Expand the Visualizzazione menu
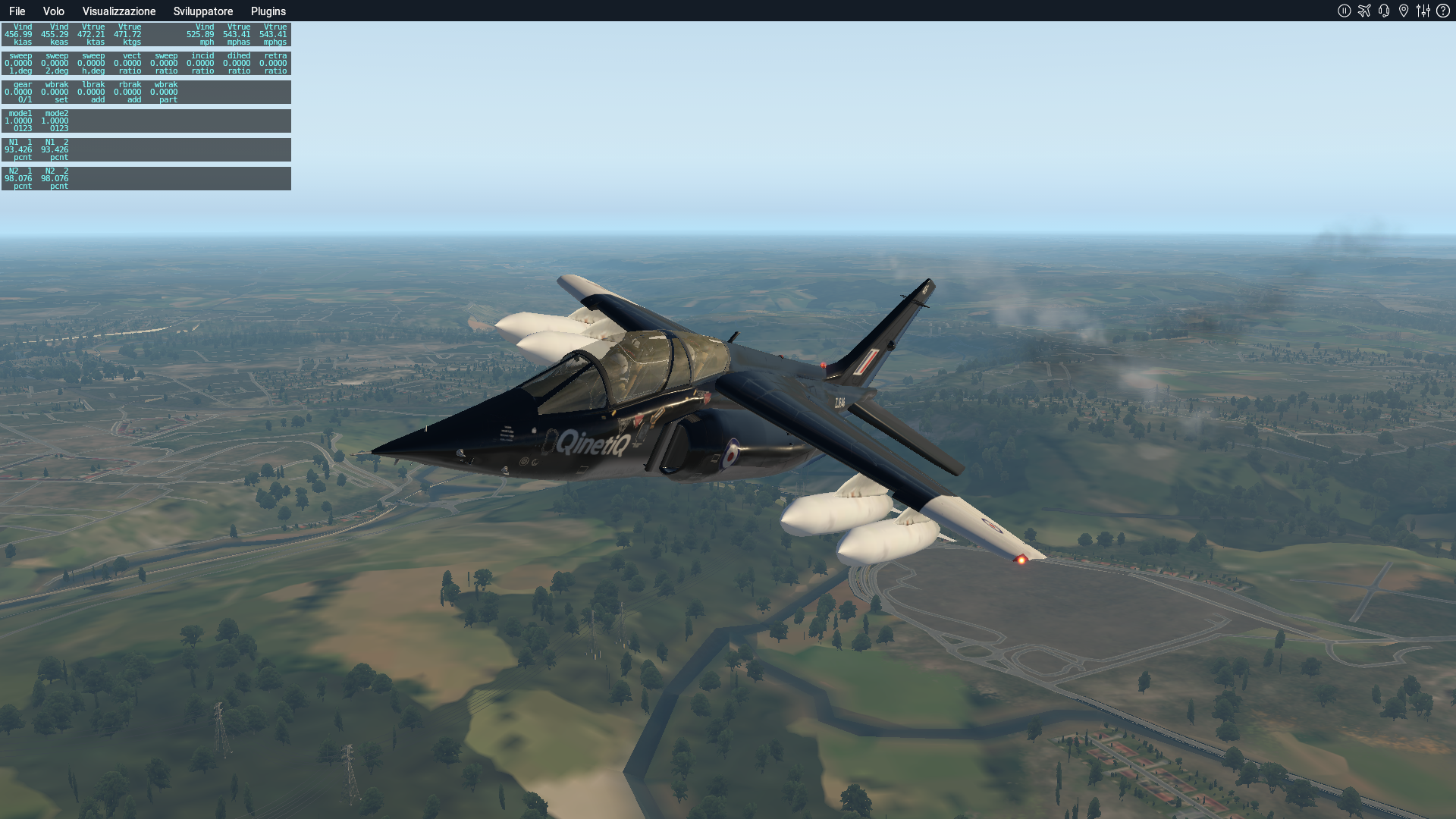The height and width of the screenshot is (819, 1456). (119, 11)
